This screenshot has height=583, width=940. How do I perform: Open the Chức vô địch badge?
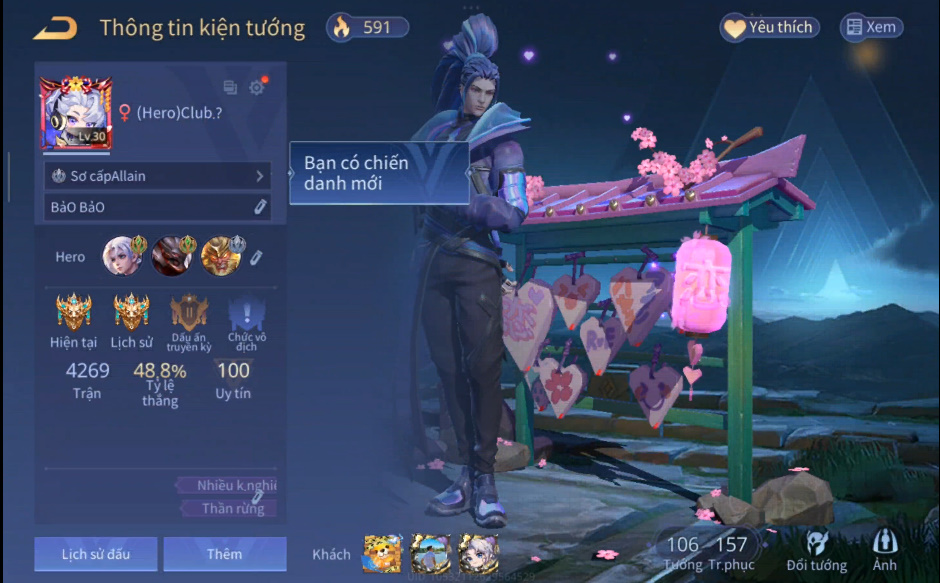(x=246, y=315)
